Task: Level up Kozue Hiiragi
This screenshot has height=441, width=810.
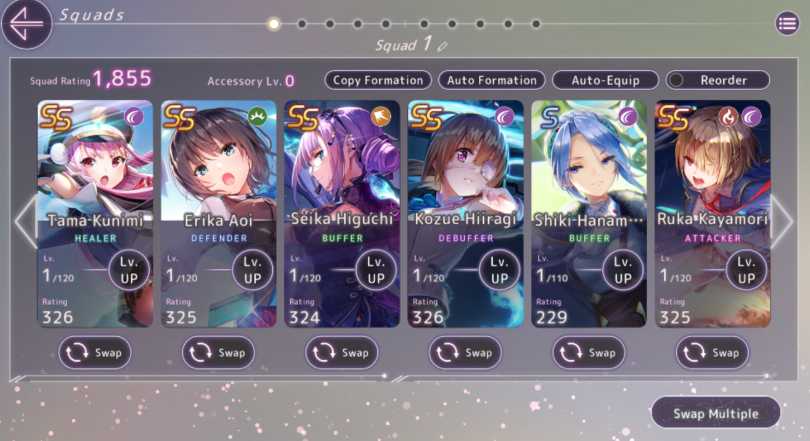Action: click(x=499, y=269)
